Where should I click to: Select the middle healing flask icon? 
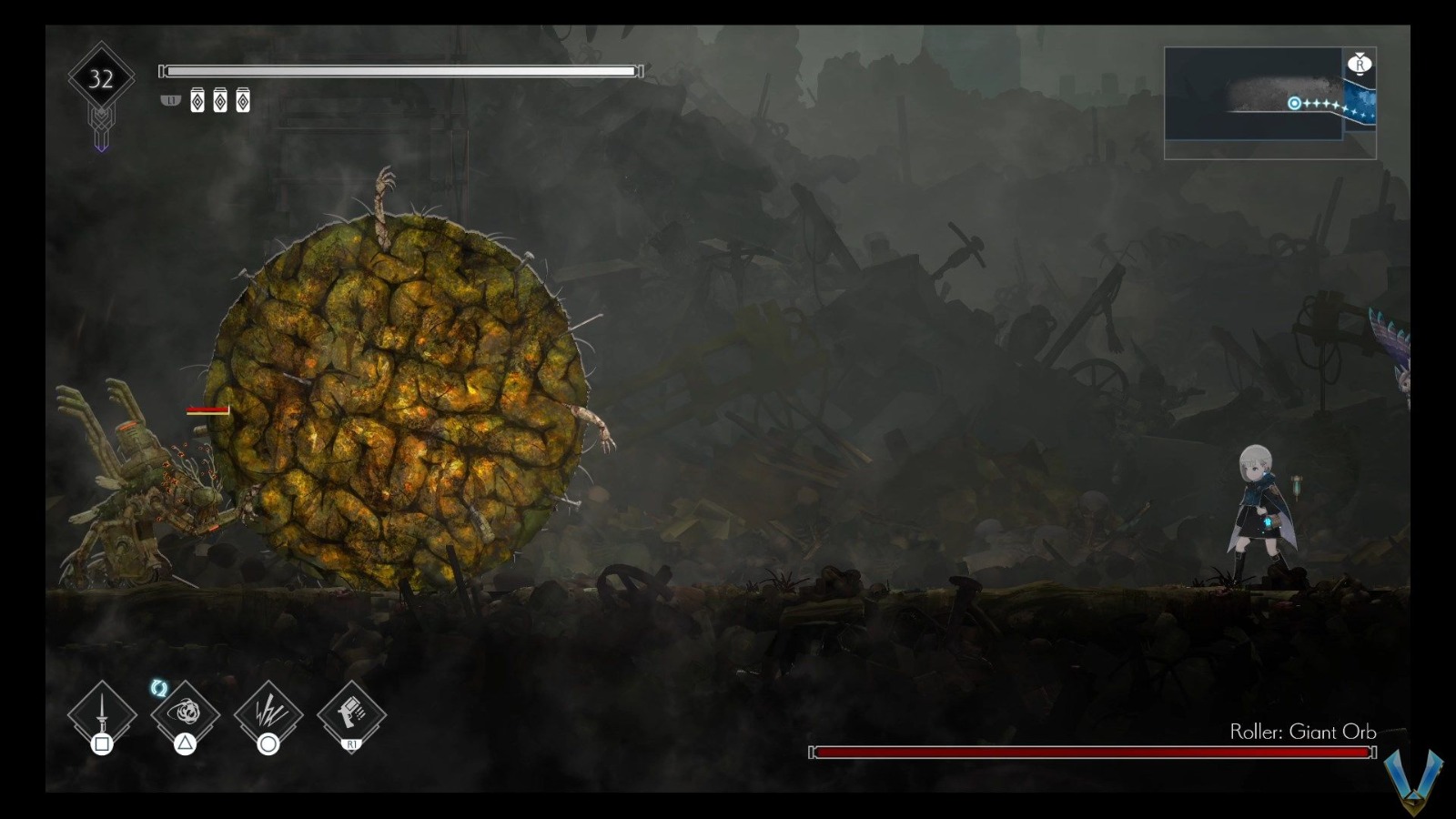pos(218,102)
